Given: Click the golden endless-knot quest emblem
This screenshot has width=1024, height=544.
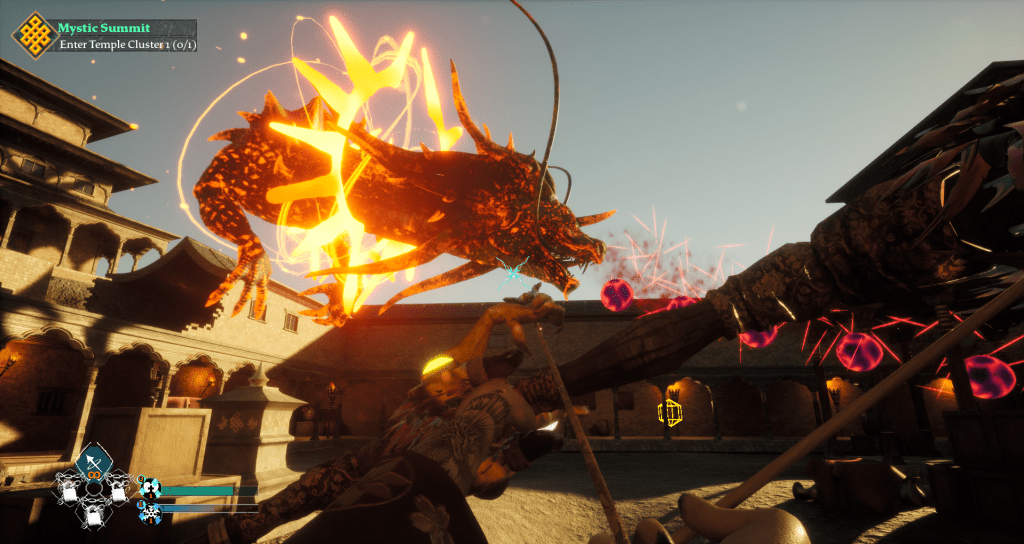Looking at the screenshot, I should pyautogui.click(x=34, y=34).
